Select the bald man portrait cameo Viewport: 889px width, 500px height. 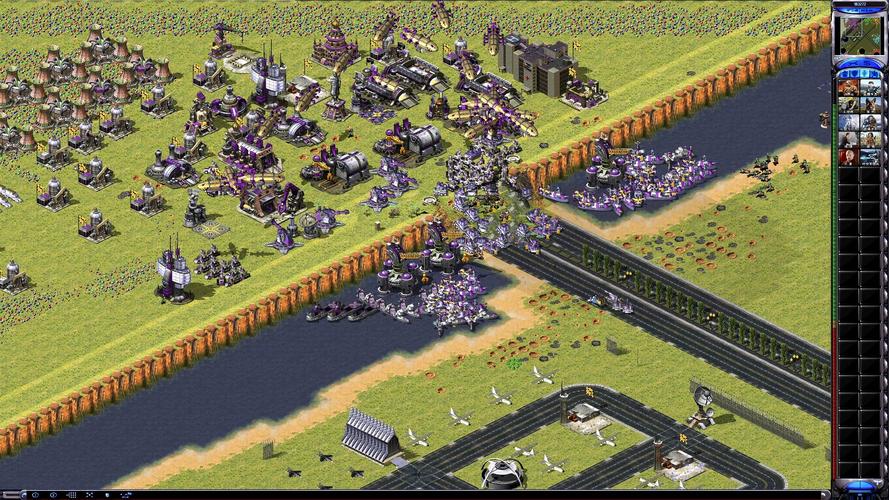pos(848,157)
